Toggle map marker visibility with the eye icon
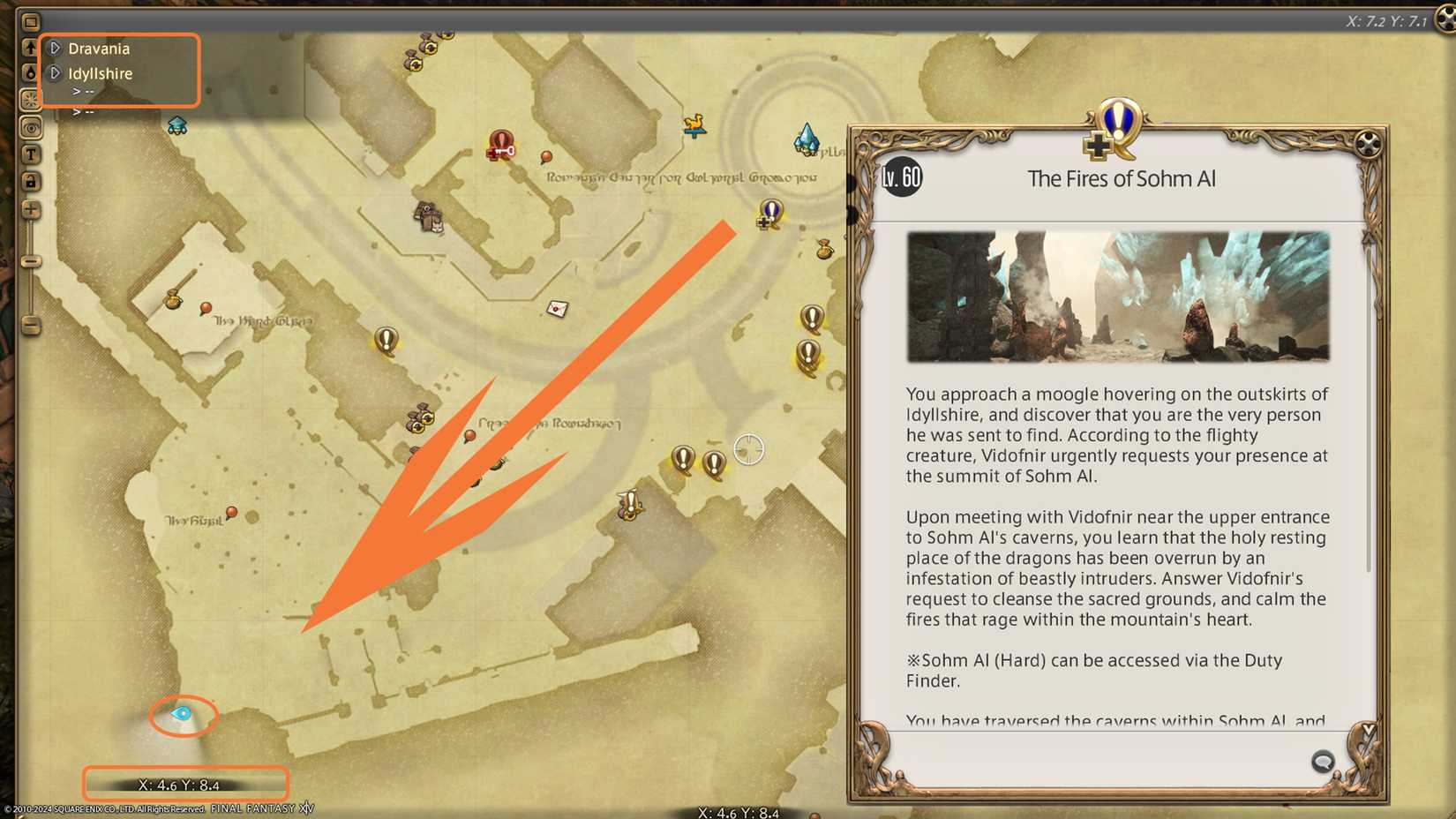1456x819 pixels. tap(32, 128)
